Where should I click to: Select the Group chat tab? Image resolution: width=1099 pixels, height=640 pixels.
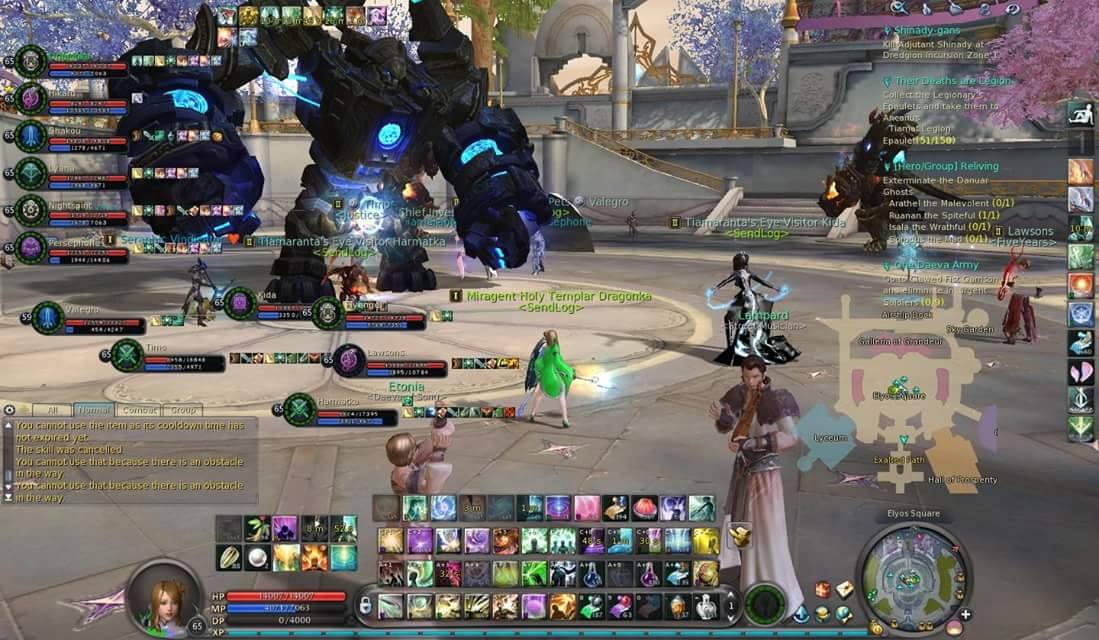point(182,410)
